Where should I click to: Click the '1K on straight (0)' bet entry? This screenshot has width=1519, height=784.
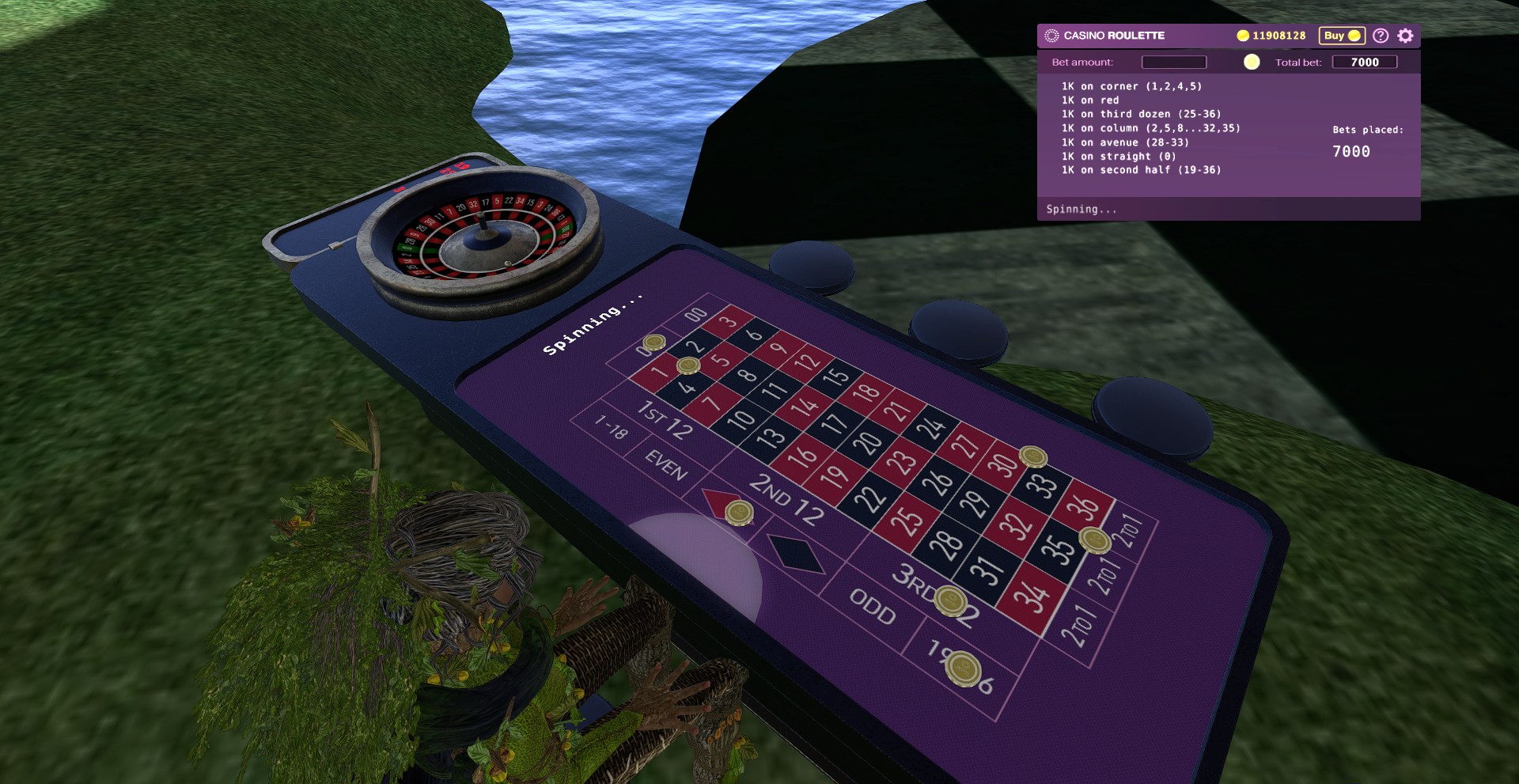coord(1117,156)
